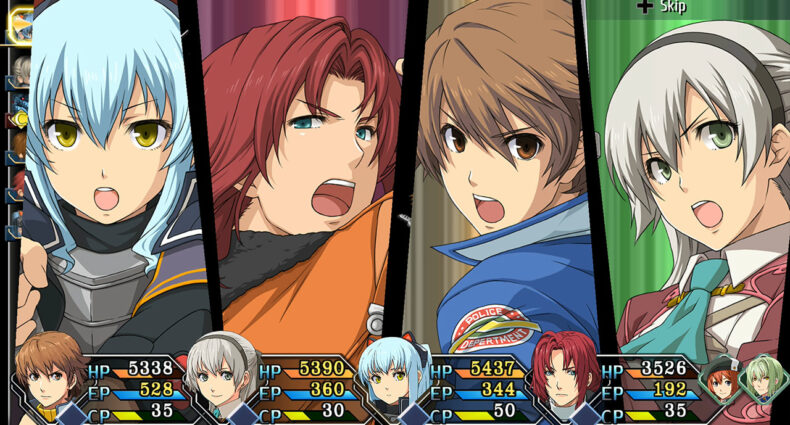Select the green-haired support member icon
This screenshot has height=425, width=790.
point(764,380)
